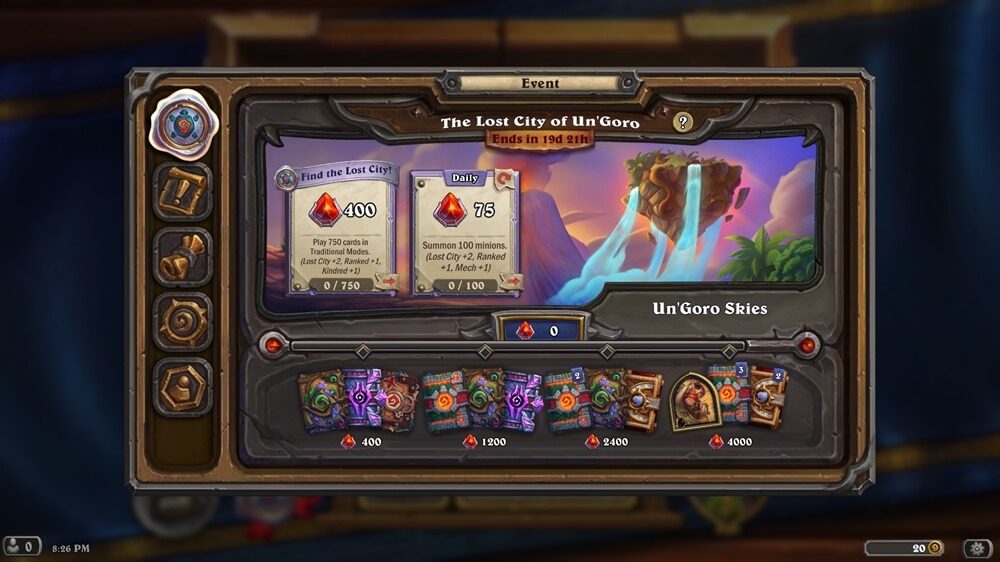Screen dimensions: 1000x562
Task: Open the hexagon pawn tab
Action: pos(183,387)
